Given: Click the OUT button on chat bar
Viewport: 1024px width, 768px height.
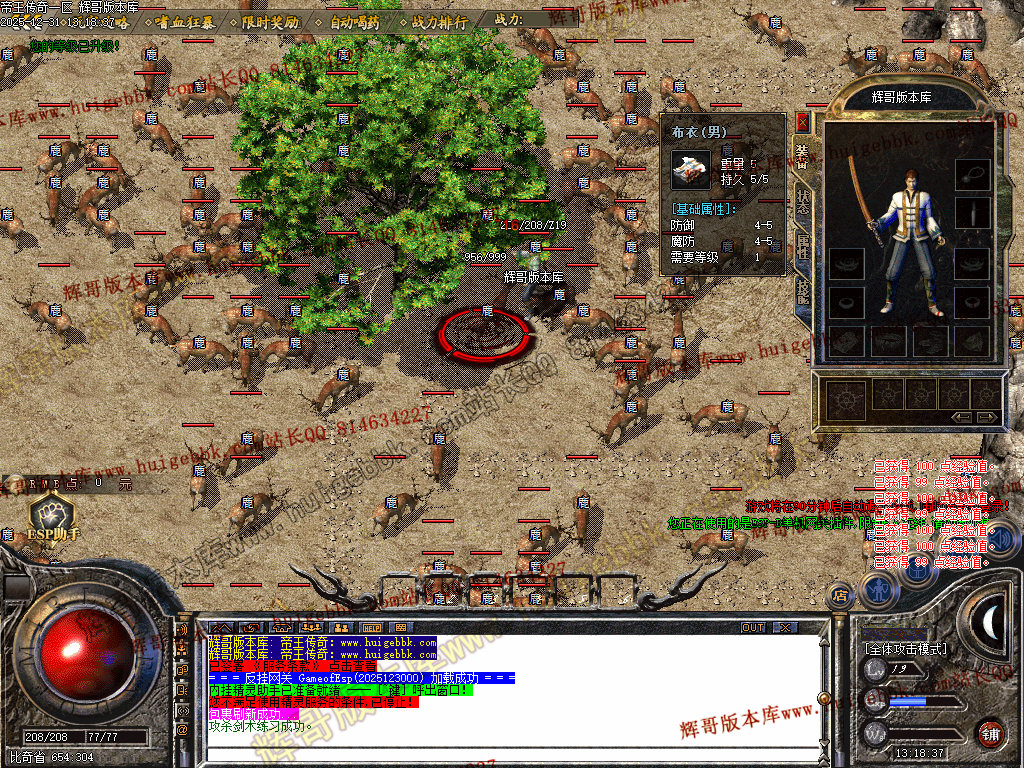Looking at the screenshot, I should click(753, 628).
